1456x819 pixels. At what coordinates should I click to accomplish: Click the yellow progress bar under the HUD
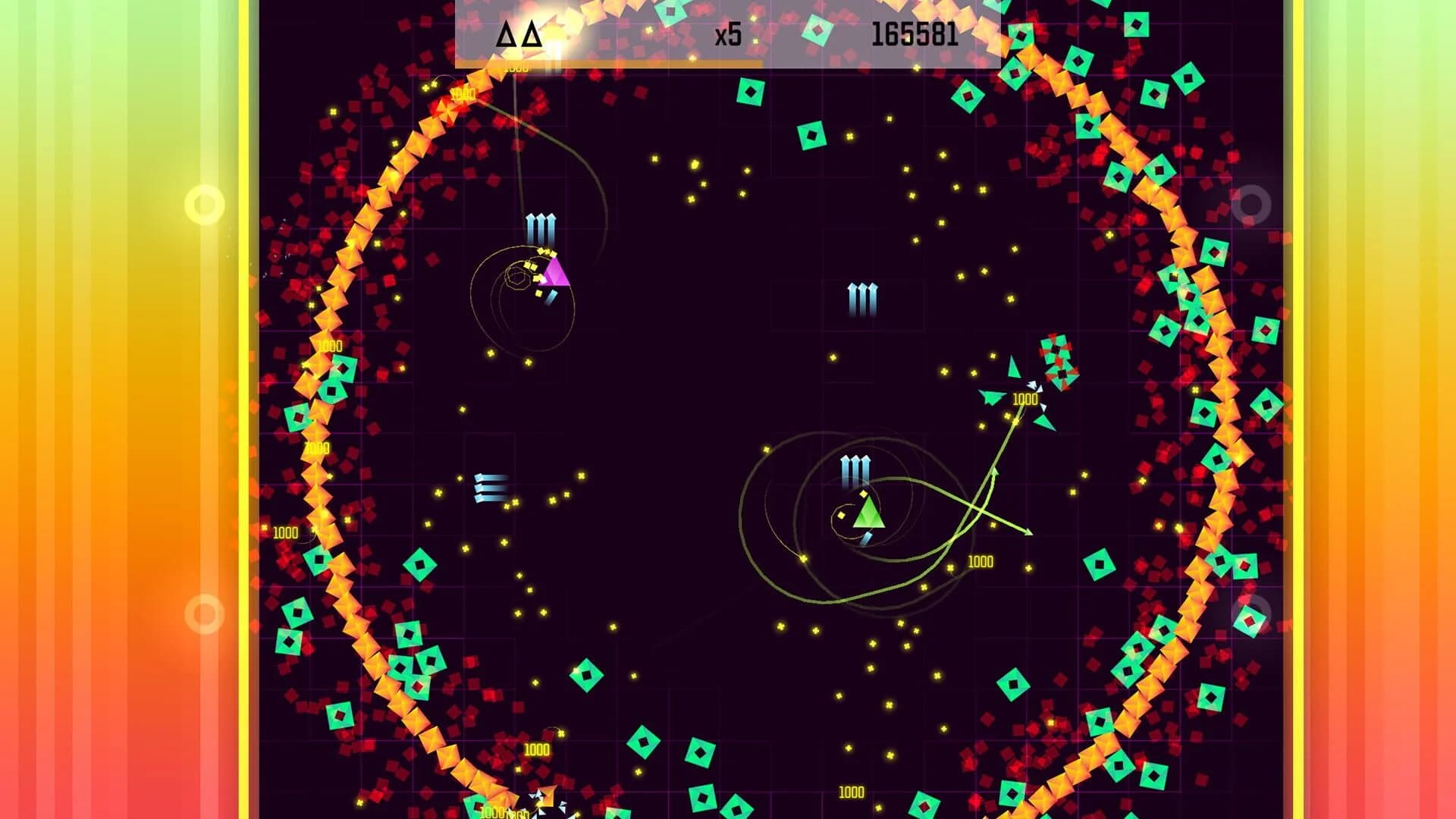pyautogui.click(x=599, y=64)
